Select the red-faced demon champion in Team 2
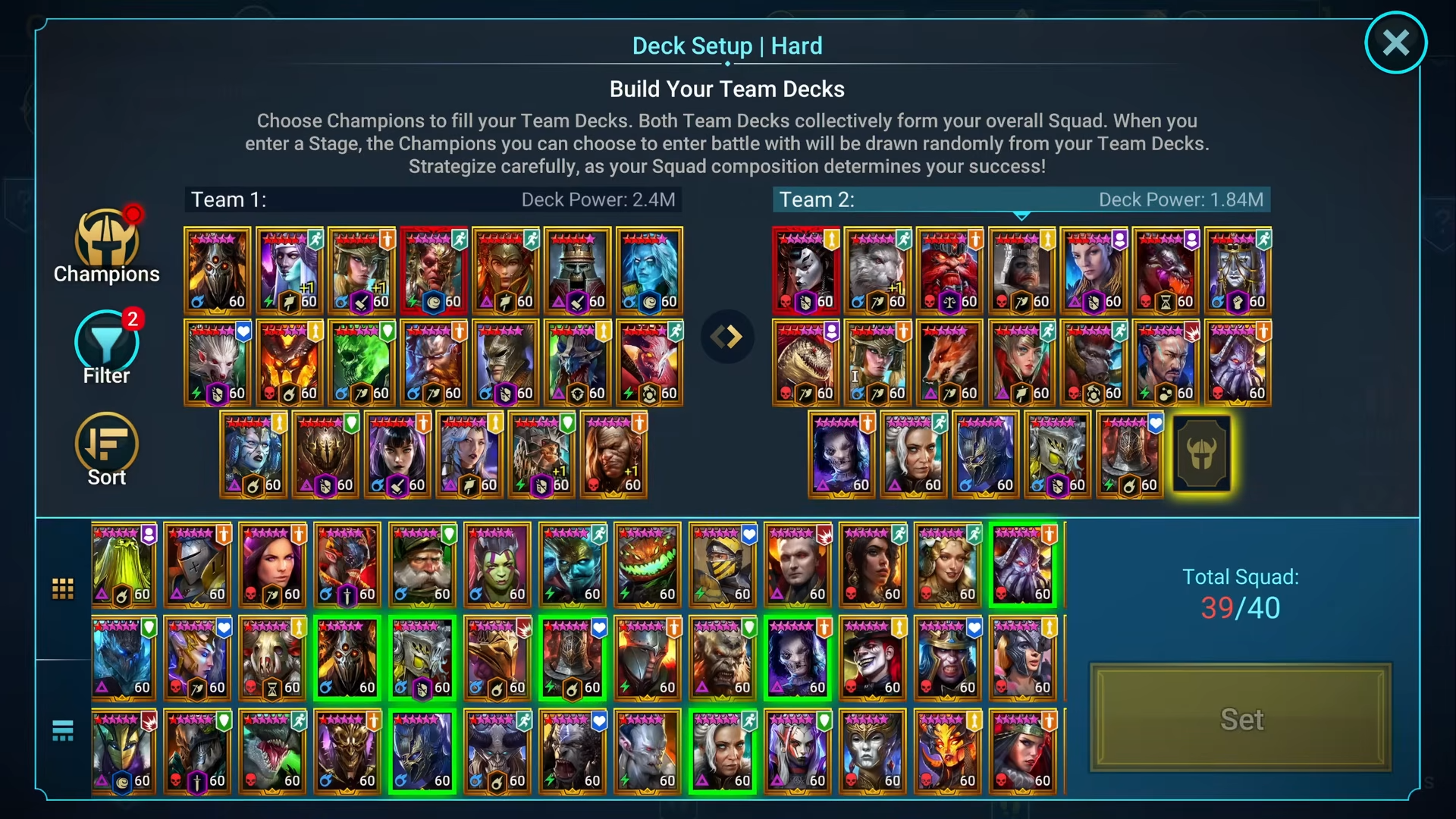Image resolution: width=1456 pixels, height=819 pixels. 949,271
